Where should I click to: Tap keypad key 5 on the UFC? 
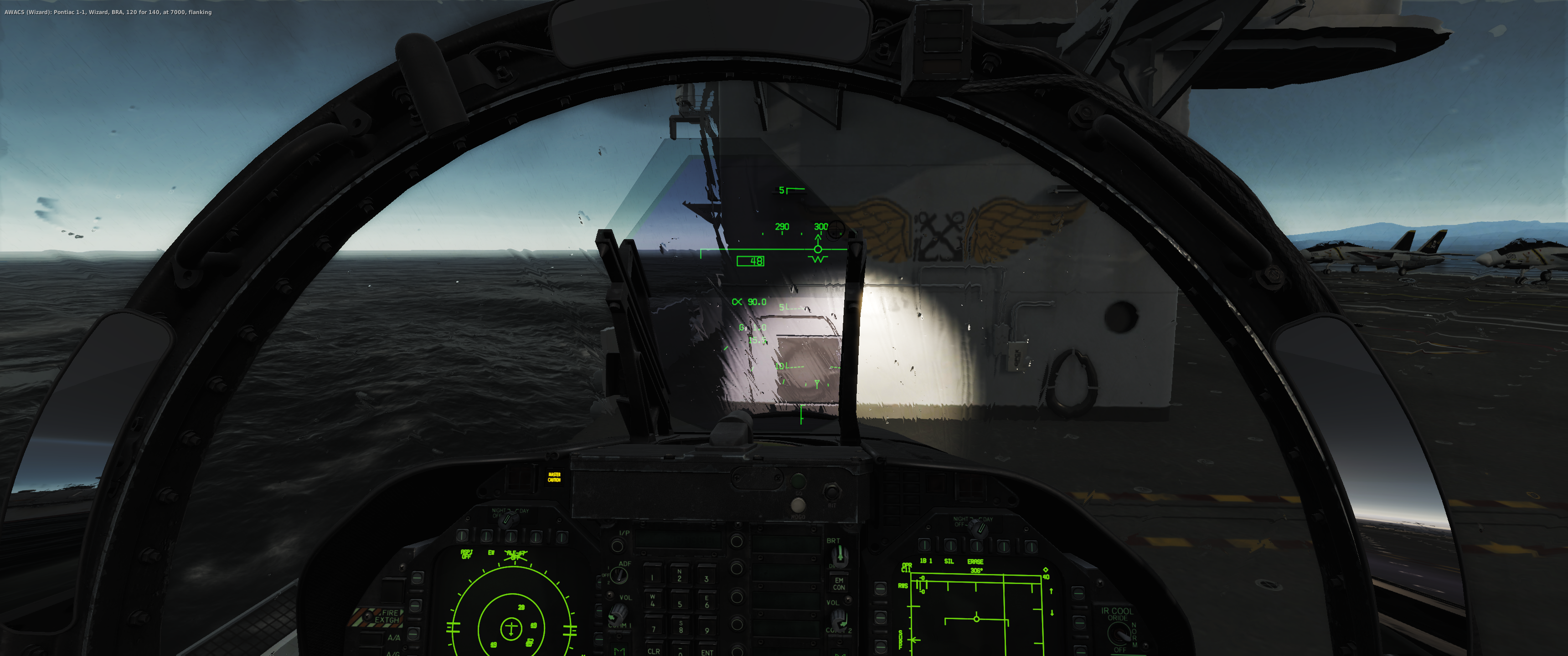[x=680, y=604]
